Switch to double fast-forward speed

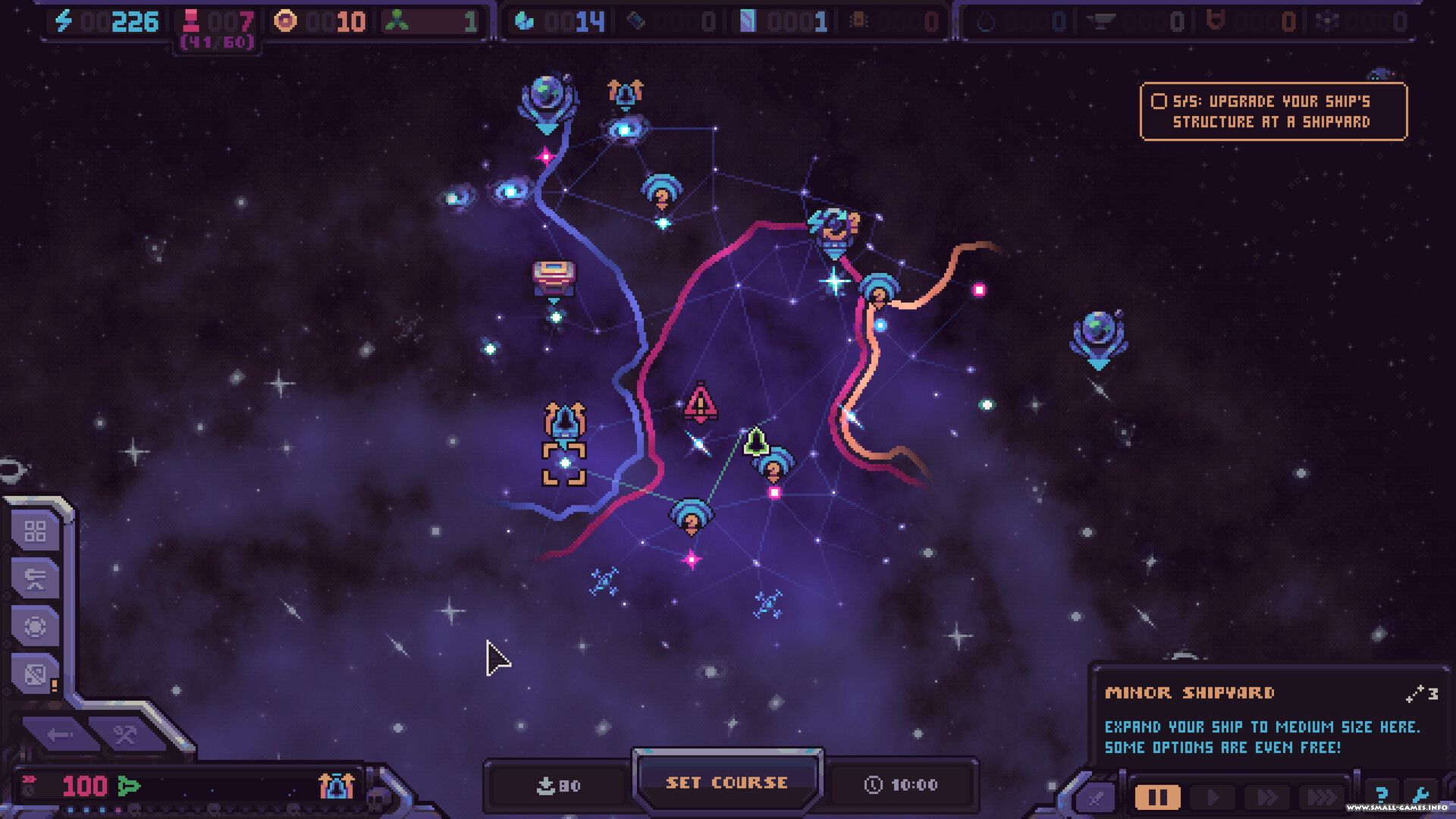(1266, 797)
